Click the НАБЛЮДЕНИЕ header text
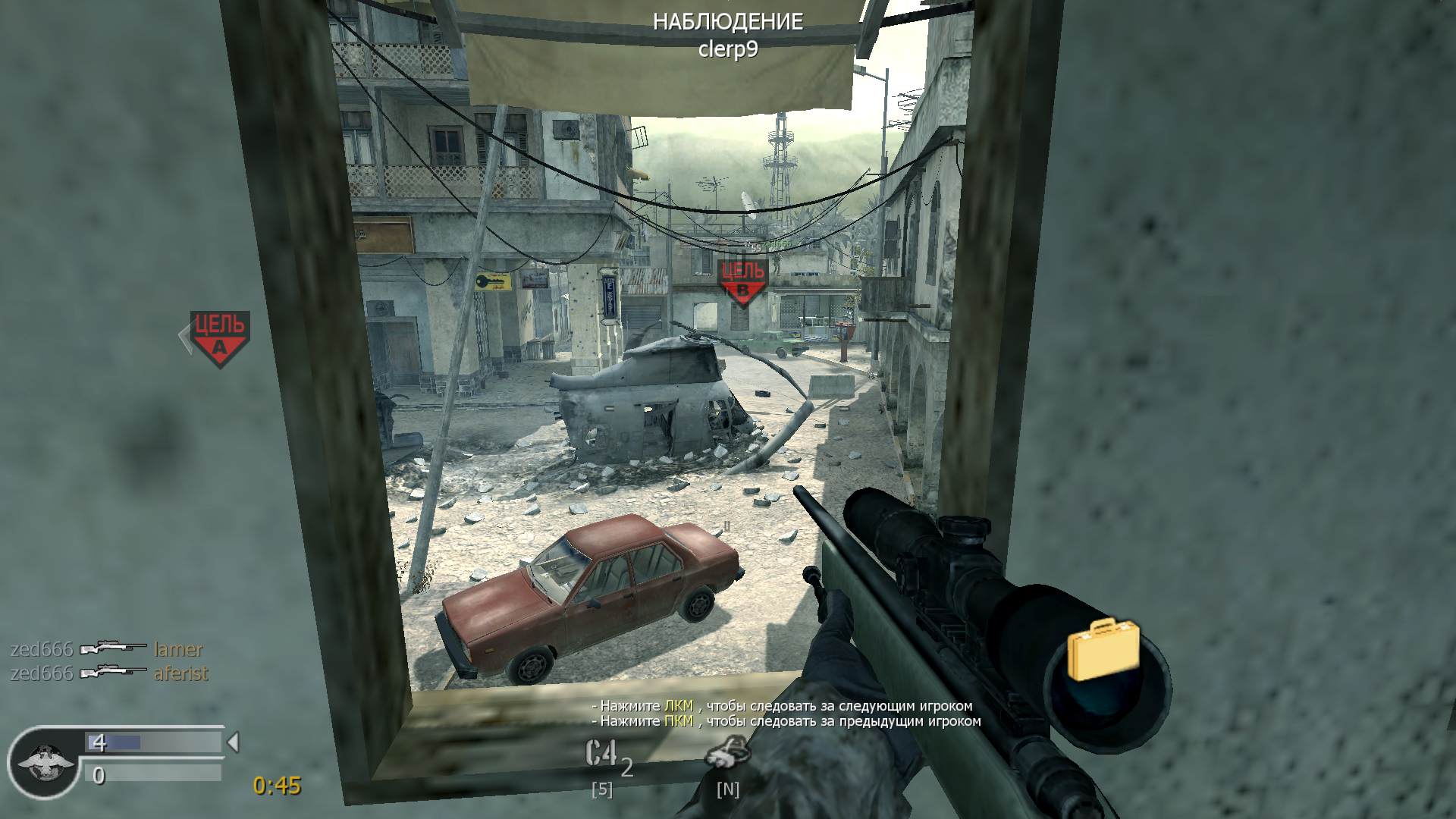Viewport: 1456px width, 819px height. 729,22
